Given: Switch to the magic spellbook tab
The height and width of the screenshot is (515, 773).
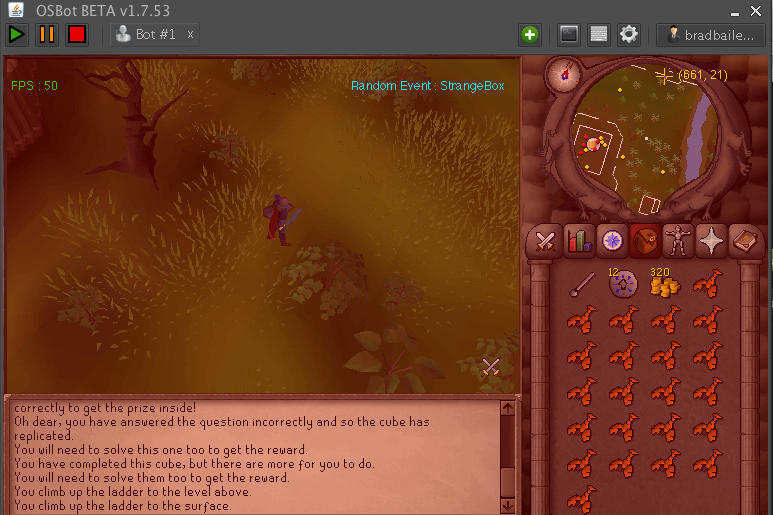Looking at the screenshot, I should (745, 241).
